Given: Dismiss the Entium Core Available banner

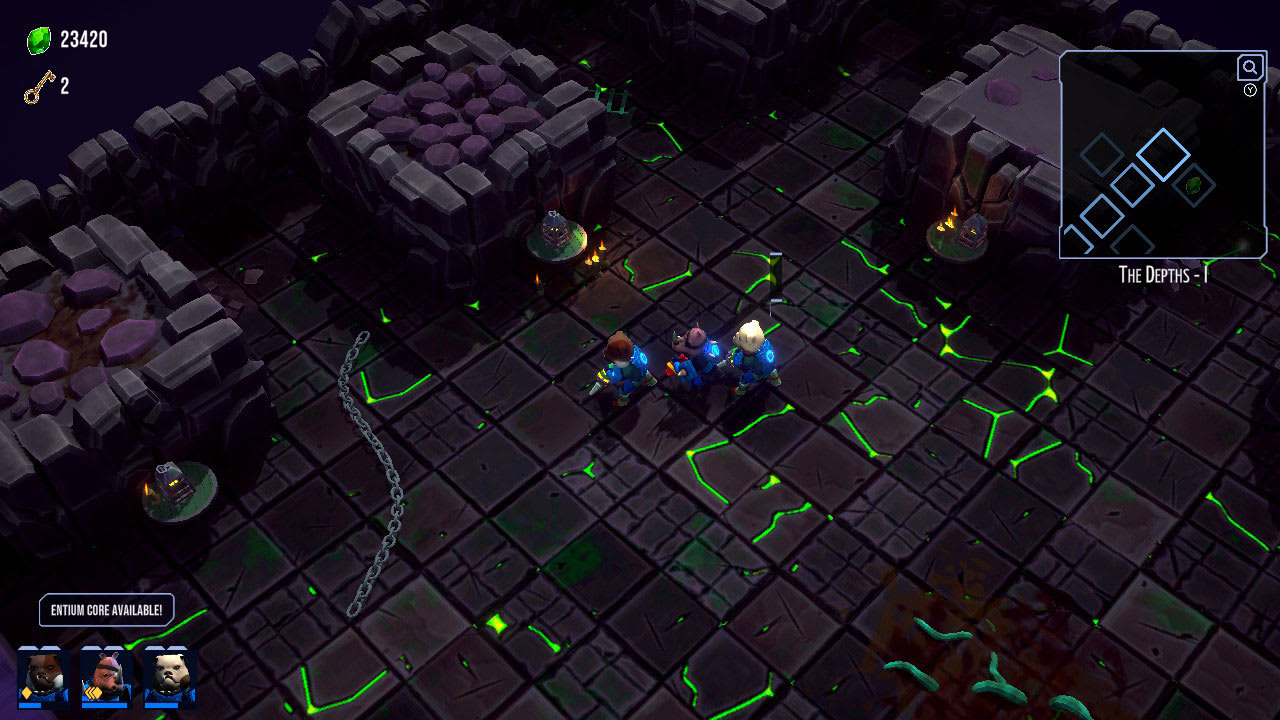Looking at the screenshot, I should (106, 609).
